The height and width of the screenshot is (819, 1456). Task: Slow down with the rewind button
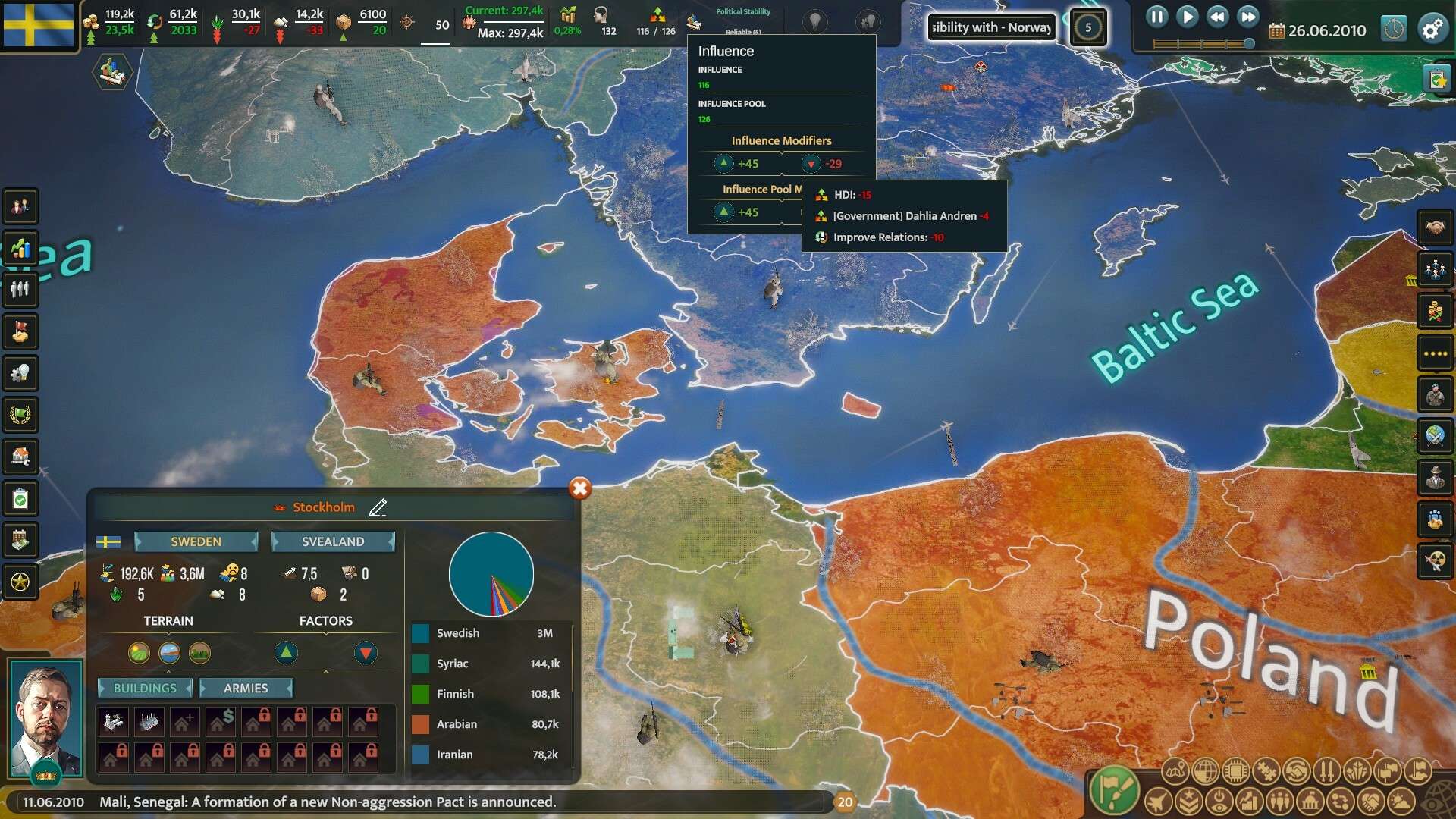[1218, 17]
